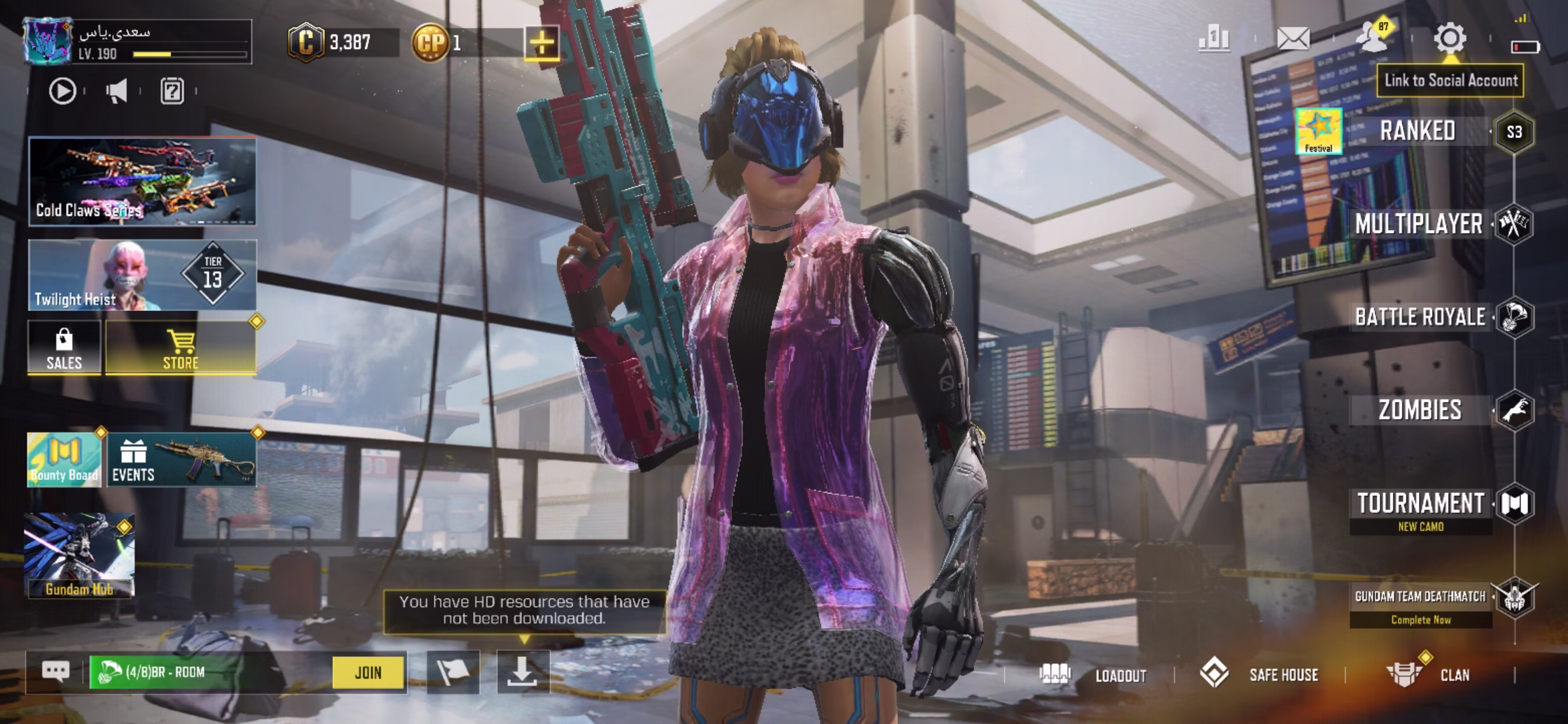Open the settings gear icon
The width and height of the screenshot is (1568, 724).
point(1449,38)
